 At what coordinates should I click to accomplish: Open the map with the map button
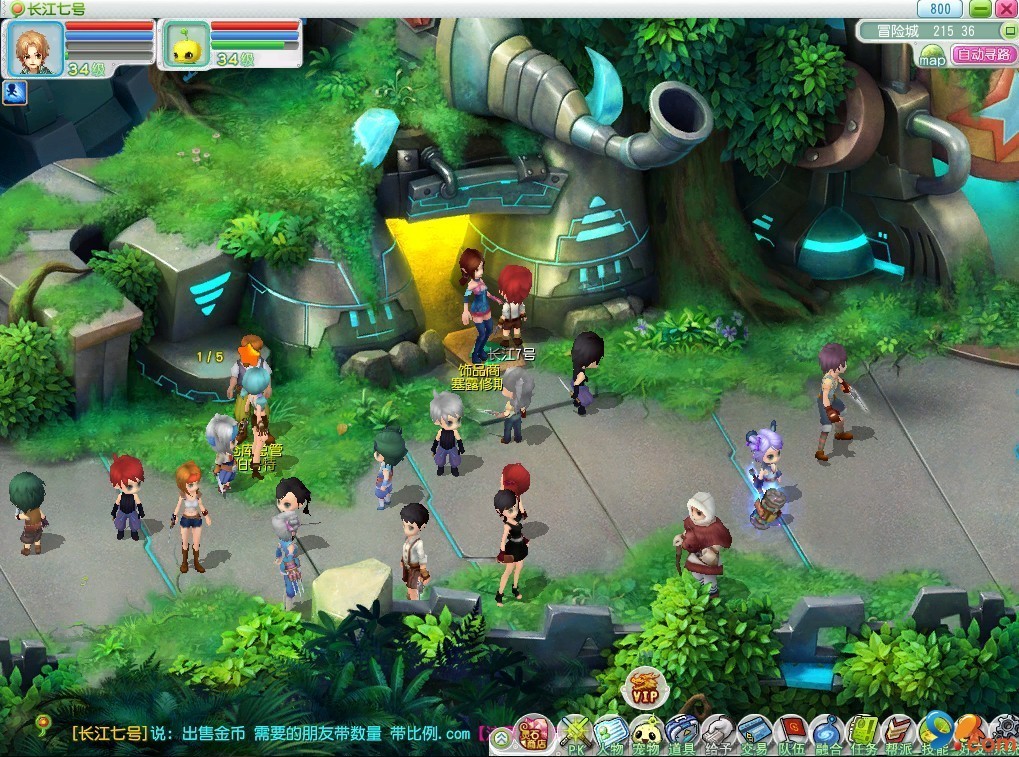point(932,58)
